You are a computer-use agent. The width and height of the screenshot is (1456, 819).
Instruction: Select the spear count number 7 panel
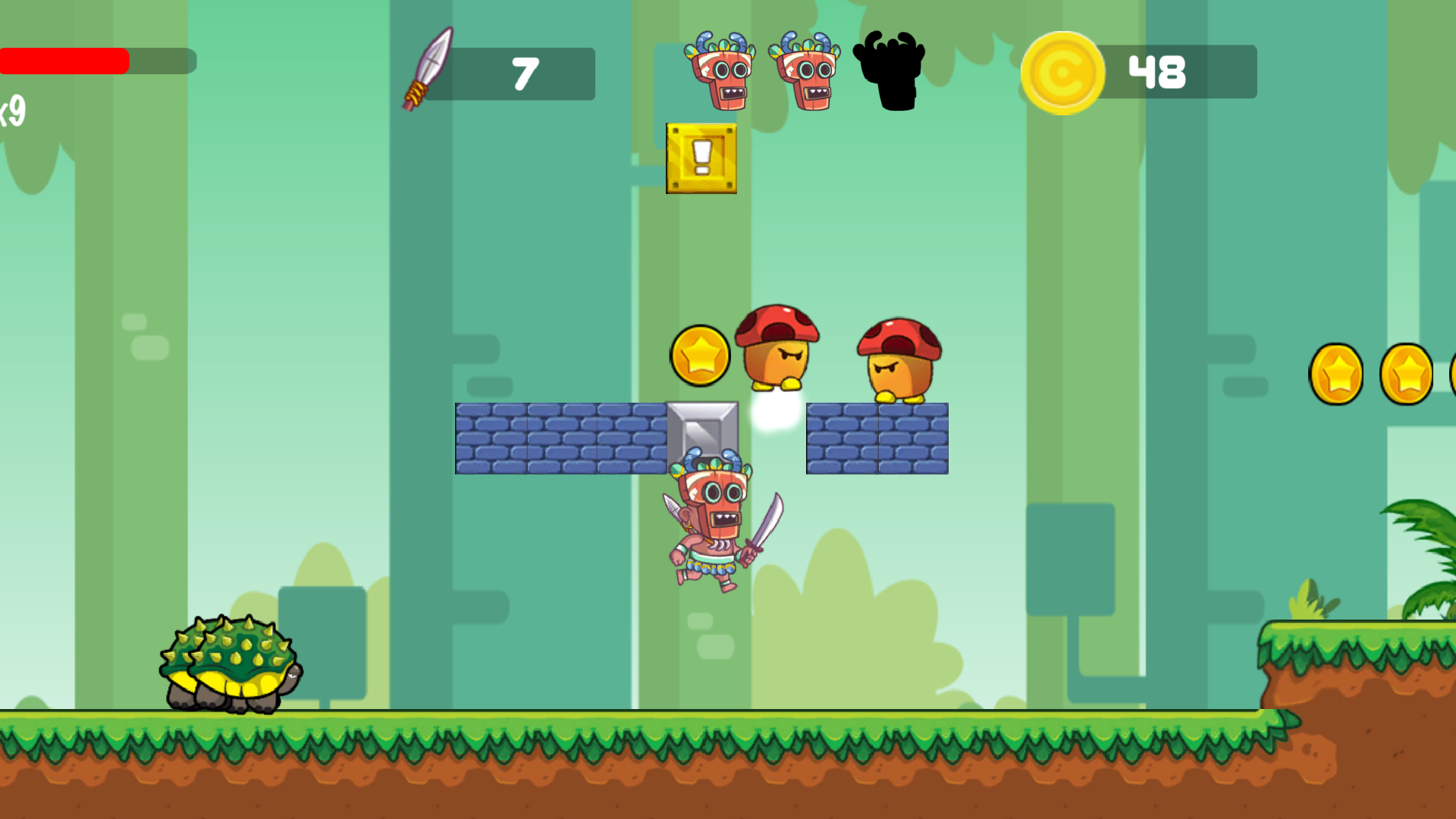[x=523, y=74]
